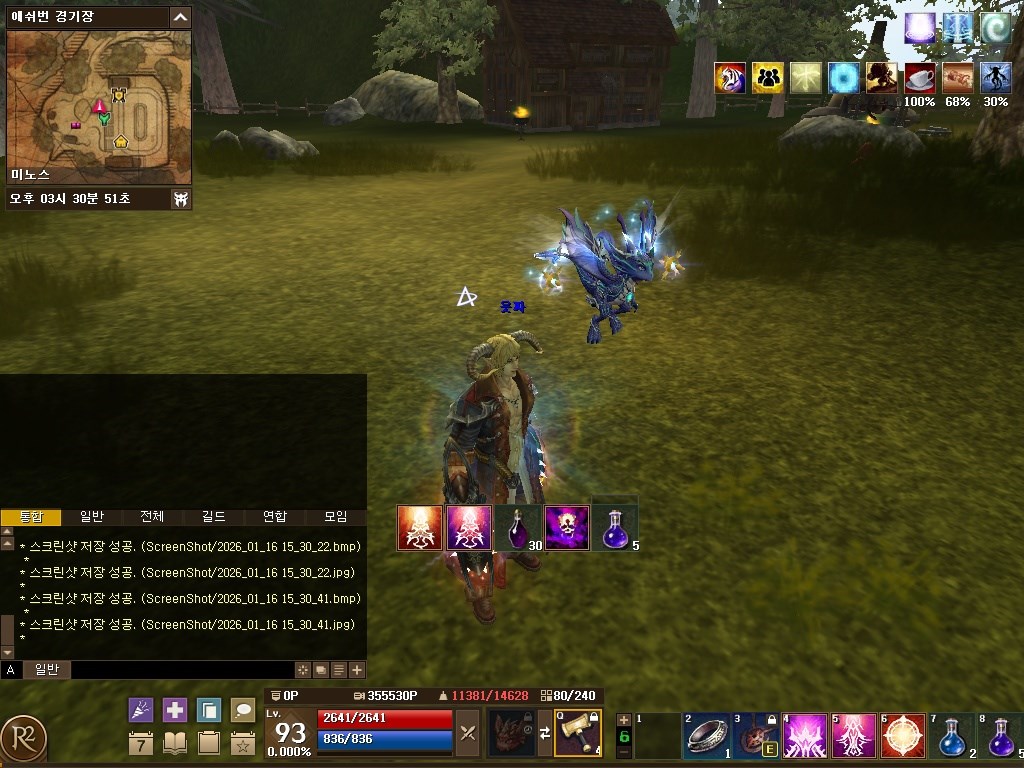Activate the glowing sunburst skill in slot 6
The height and width of the screenshot is (768, 1024).
903,737
